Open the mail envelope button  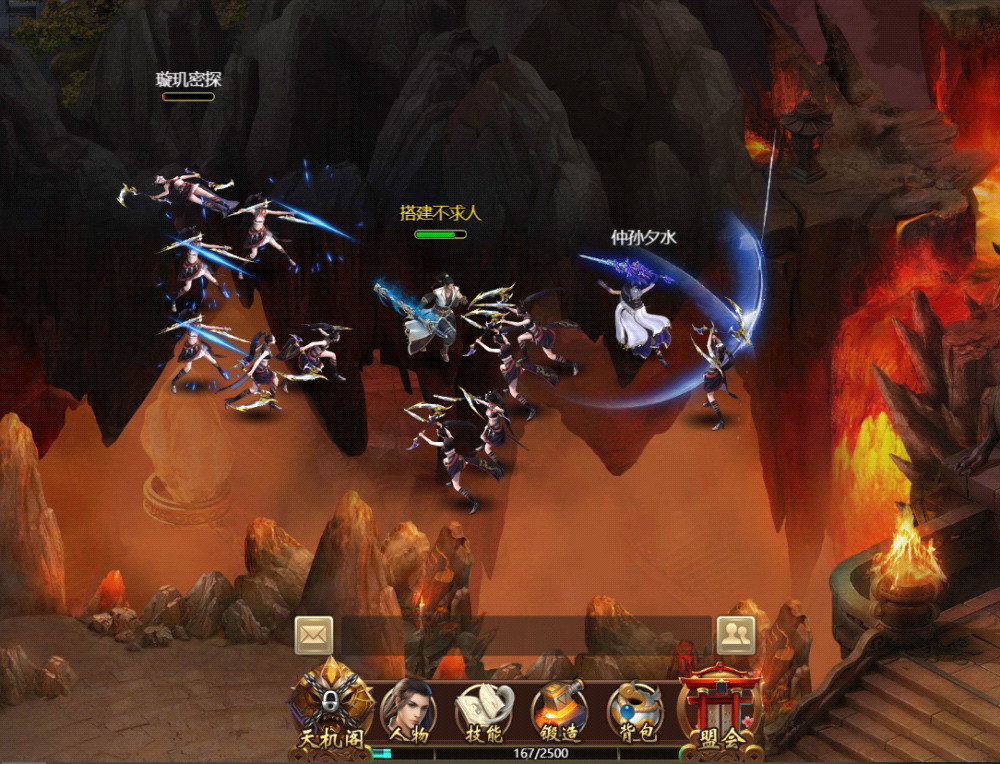[313, 634]
